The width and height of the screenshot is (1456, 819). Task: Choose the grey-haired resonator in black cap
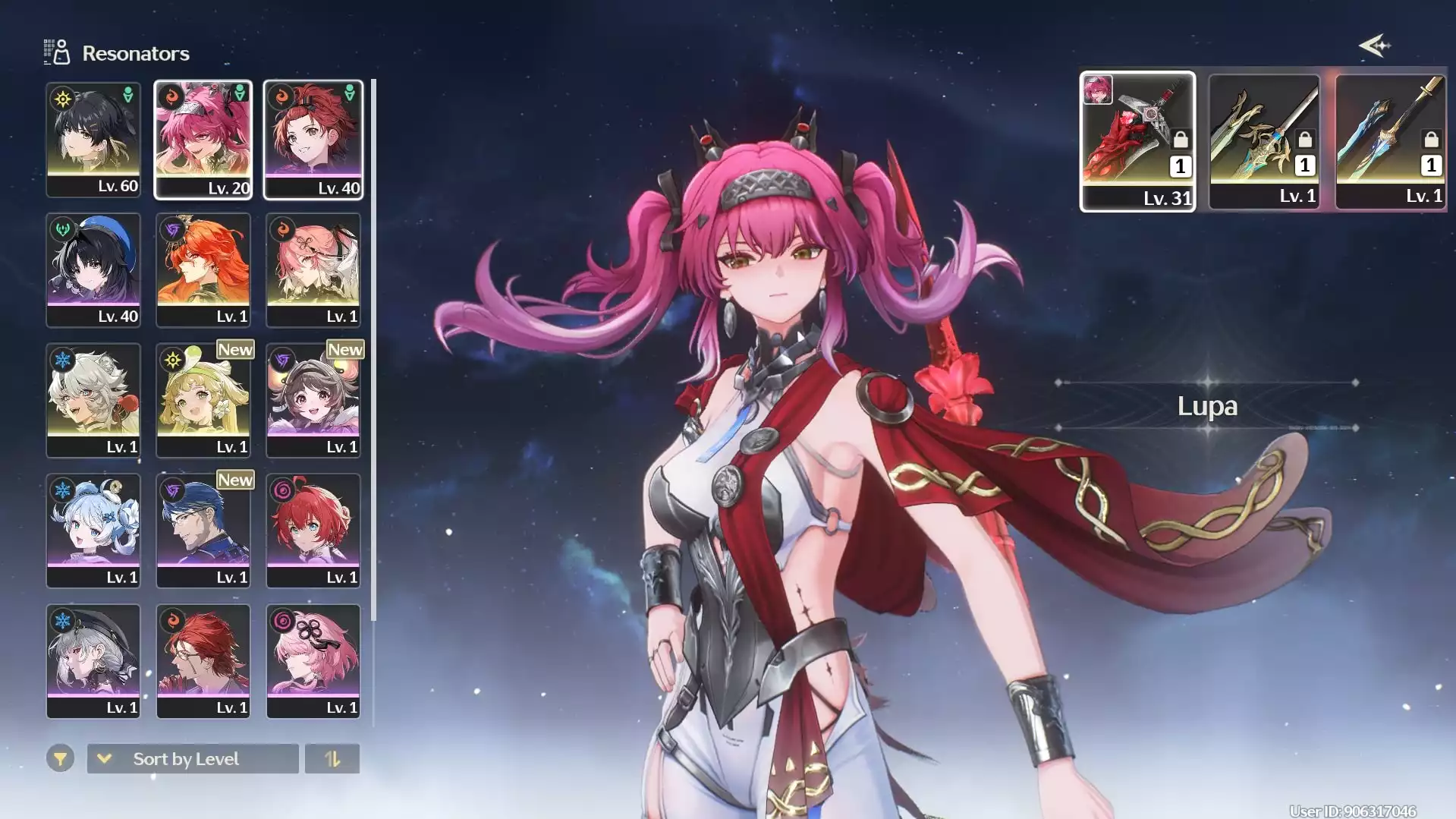pos(93,661)
